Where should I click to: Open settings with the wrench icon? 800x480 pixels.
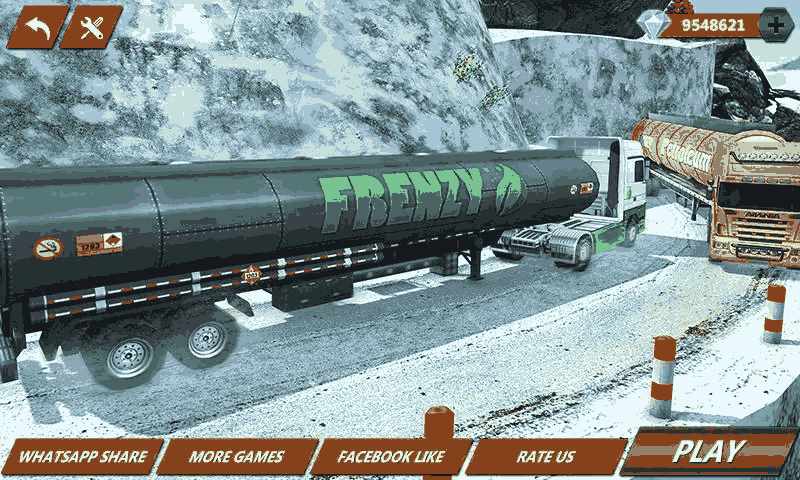(x=91, y=27)
